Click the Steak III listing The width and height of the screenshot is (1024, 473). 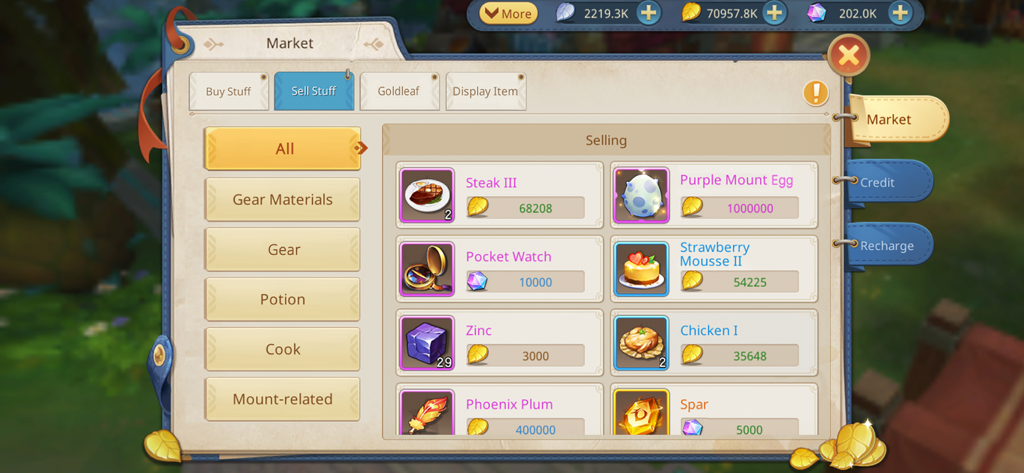coord(500,195)
